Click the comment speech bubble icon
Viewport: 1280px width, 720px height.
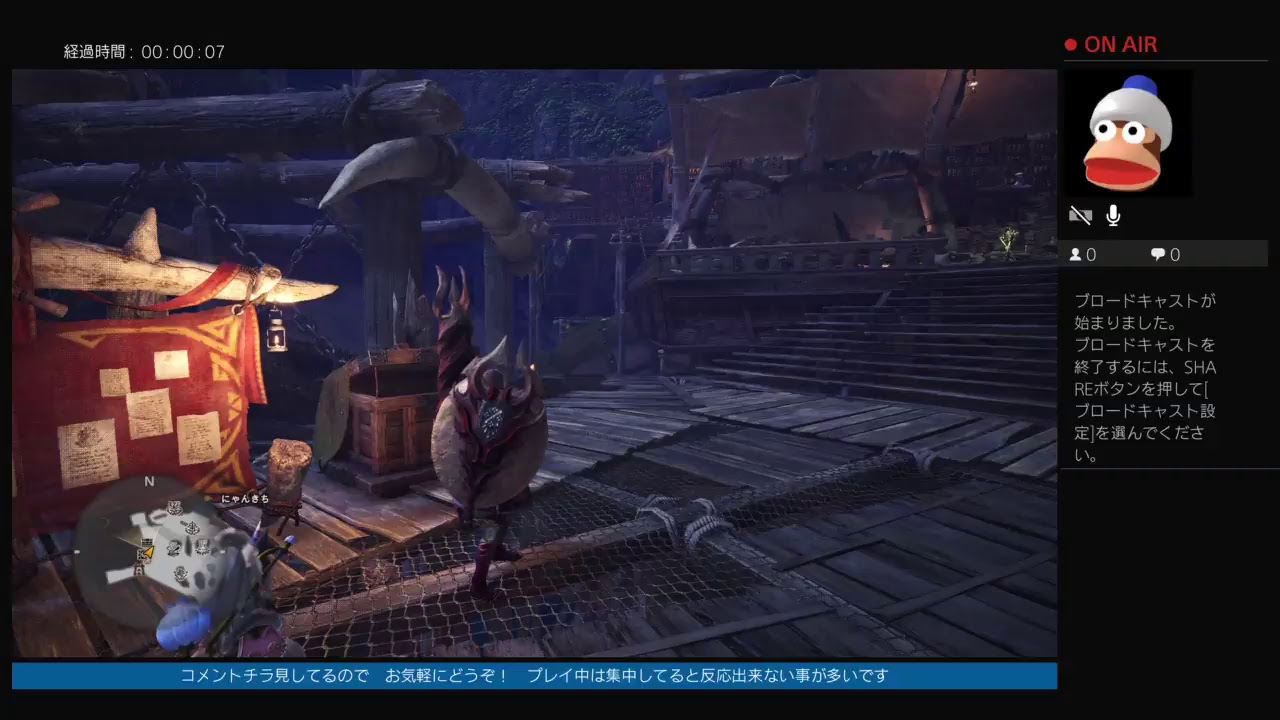[x=1157, y=254]
